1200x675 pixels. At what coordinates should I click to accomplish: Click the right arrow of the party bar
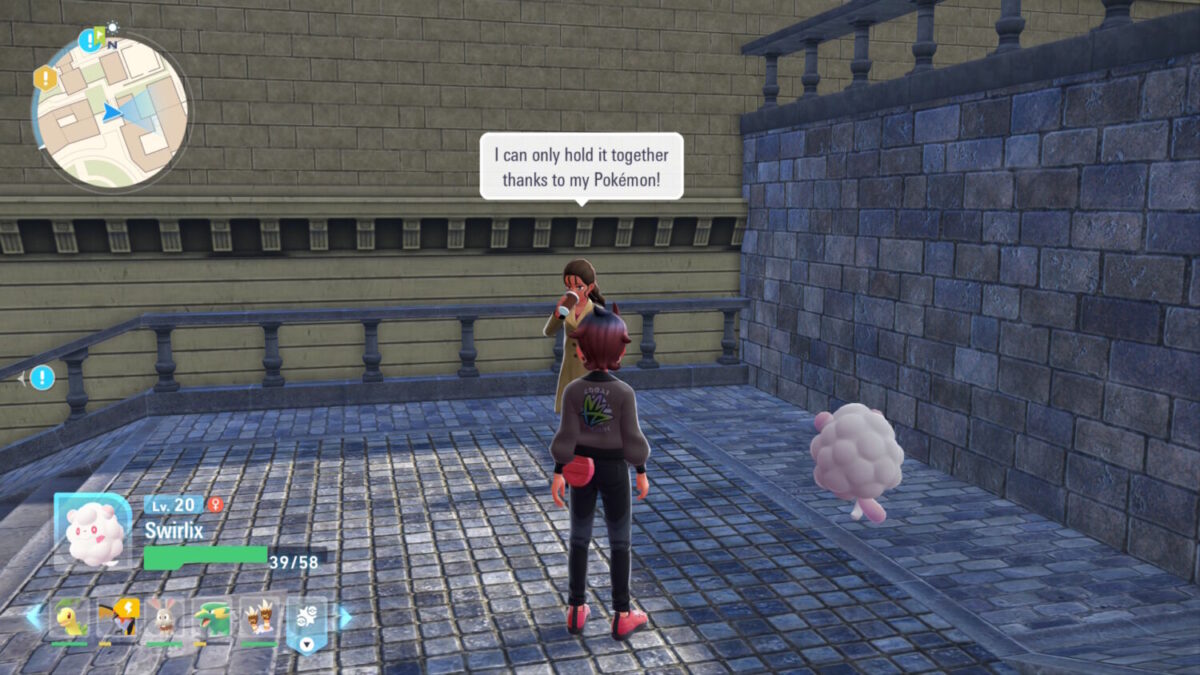coord(345,617)
